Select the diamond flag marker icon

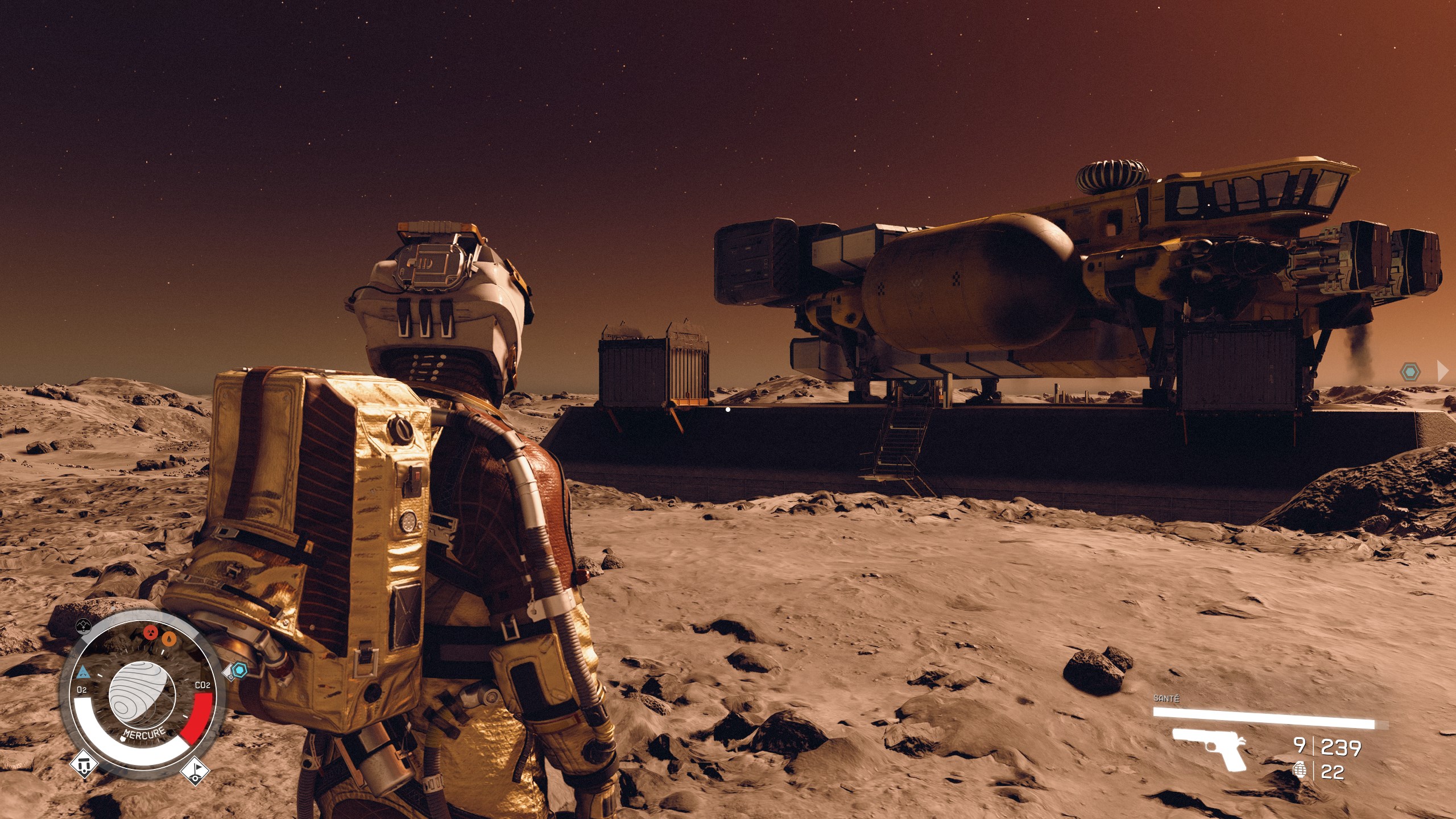[x=195, y=771]
